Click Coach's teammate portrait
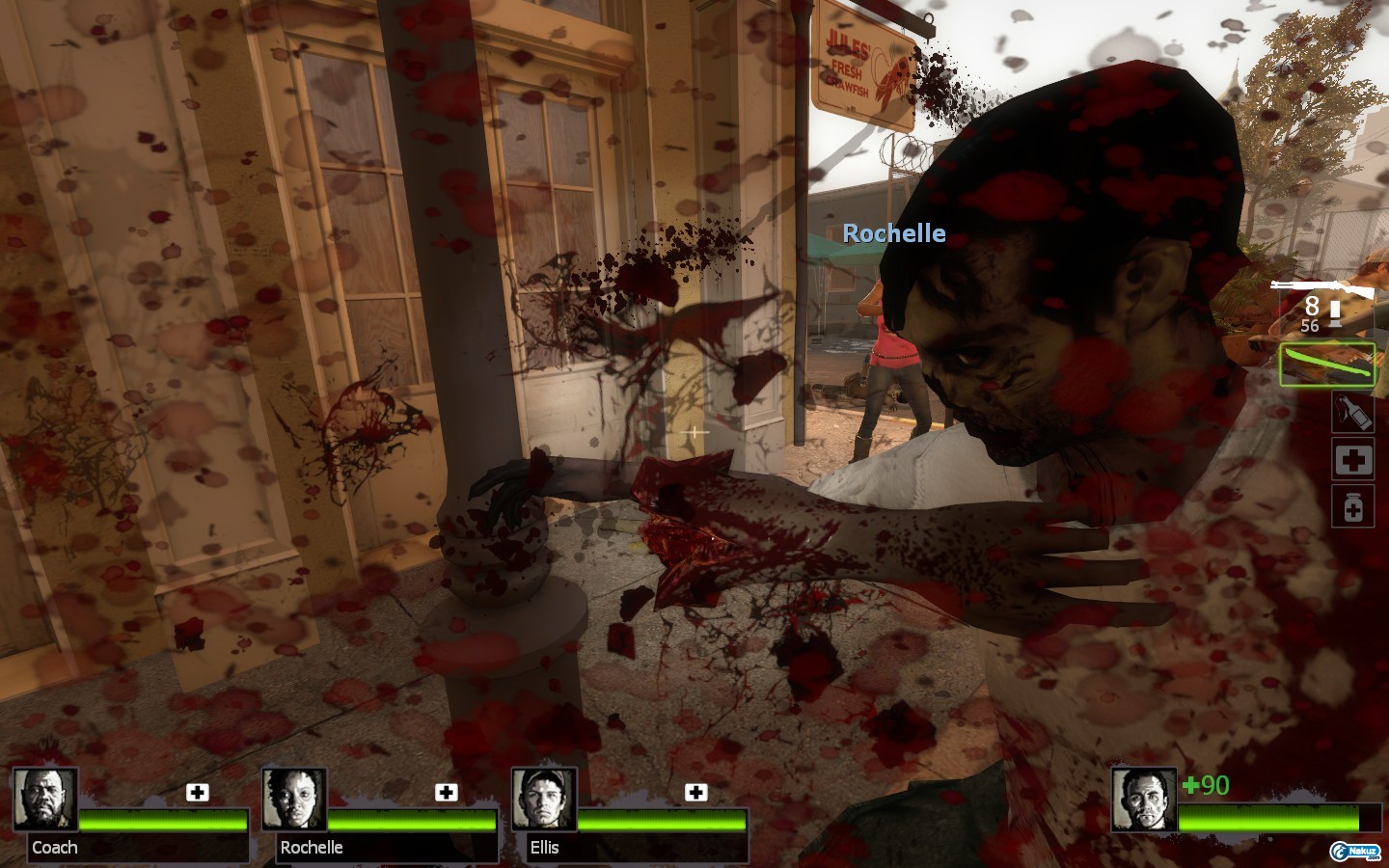1389x868 pixels. (45, 800)
